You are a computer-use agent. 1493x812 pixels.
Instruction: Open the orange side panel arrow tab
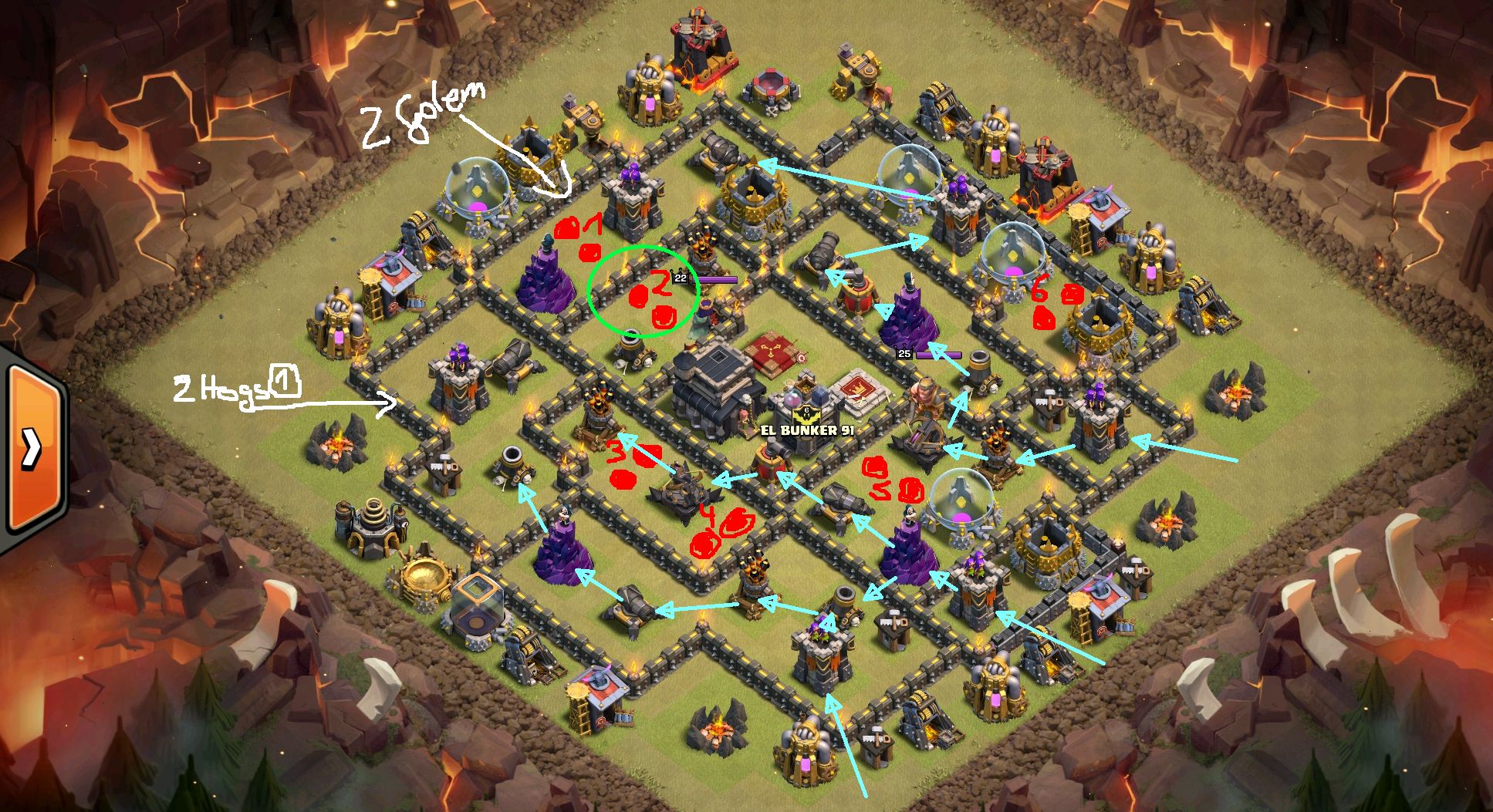click(31, 449)
